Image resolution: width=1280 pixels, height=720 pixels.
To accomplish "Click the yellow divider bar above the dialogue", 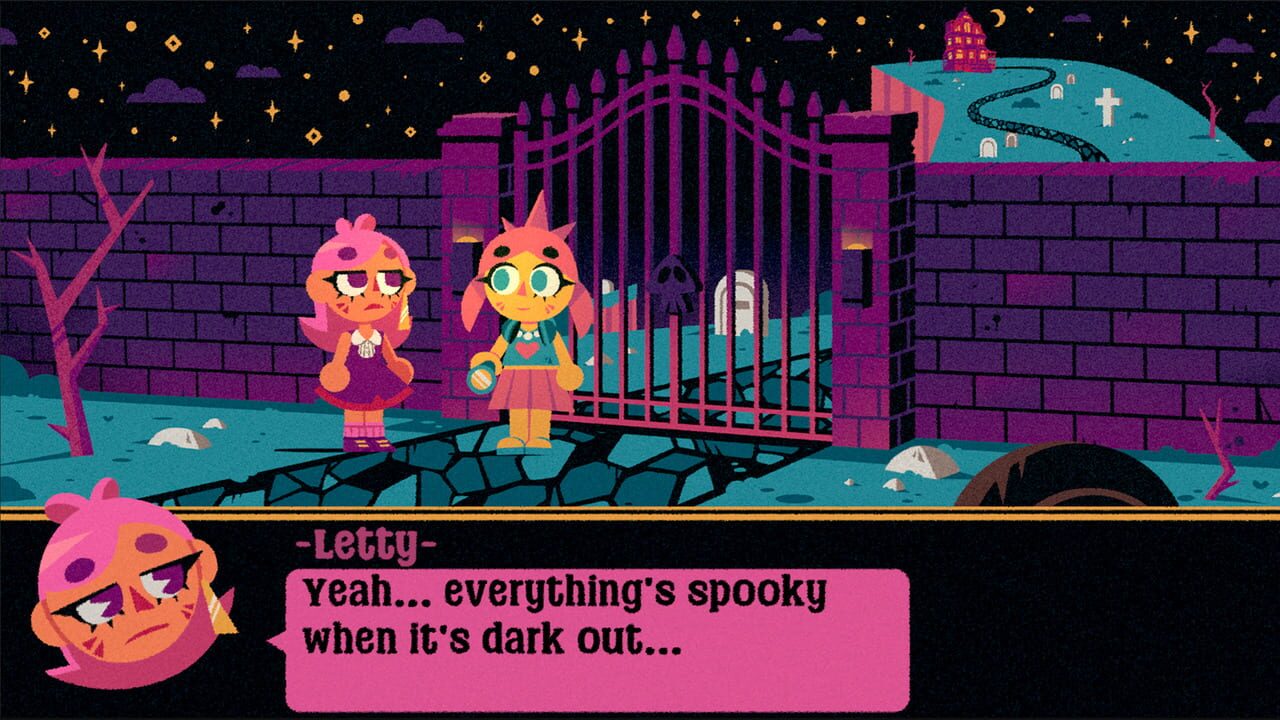I will pyautogui.click(x=640, y=516).
